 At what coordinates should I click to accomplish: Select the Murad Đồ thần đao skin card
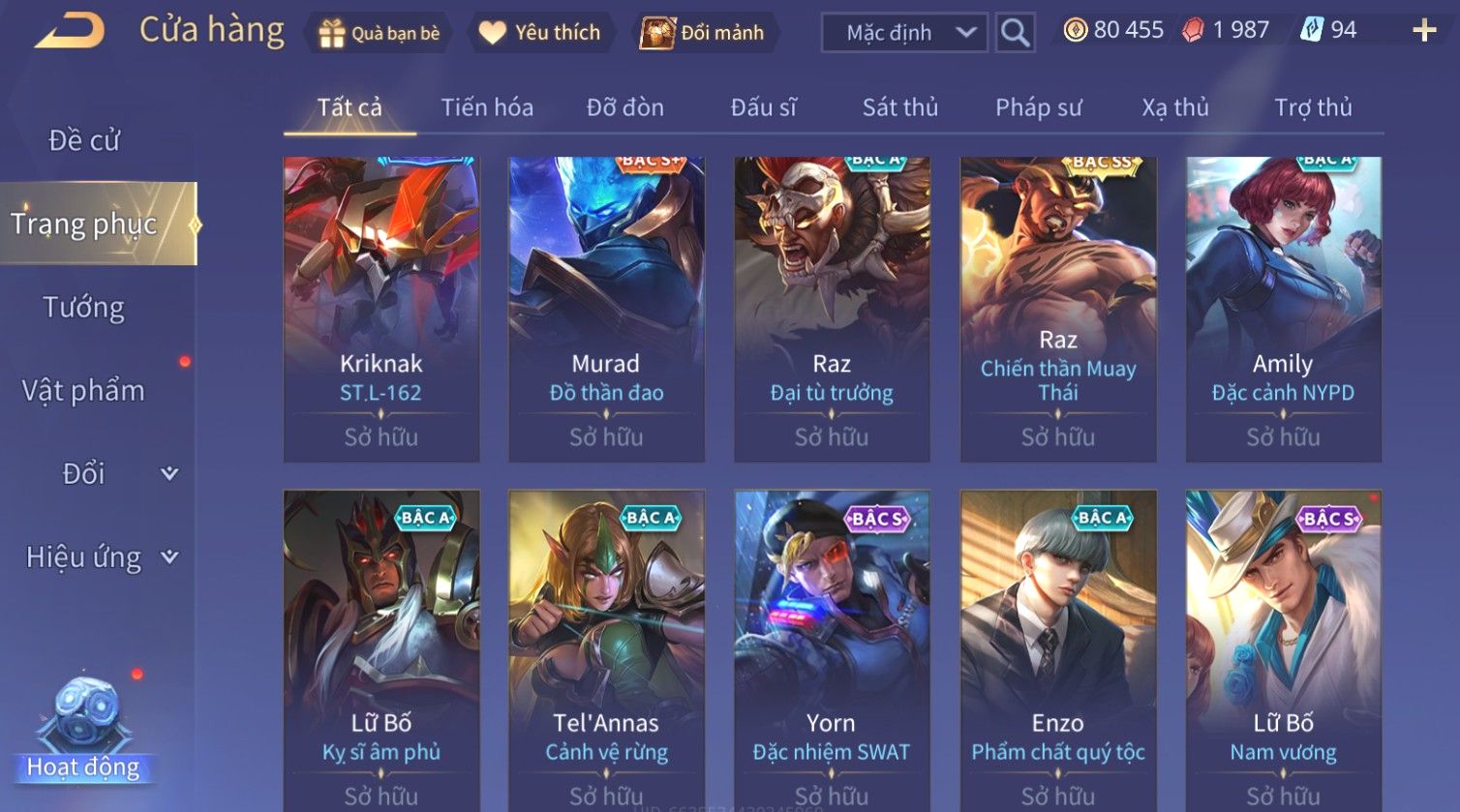point(607,309)
